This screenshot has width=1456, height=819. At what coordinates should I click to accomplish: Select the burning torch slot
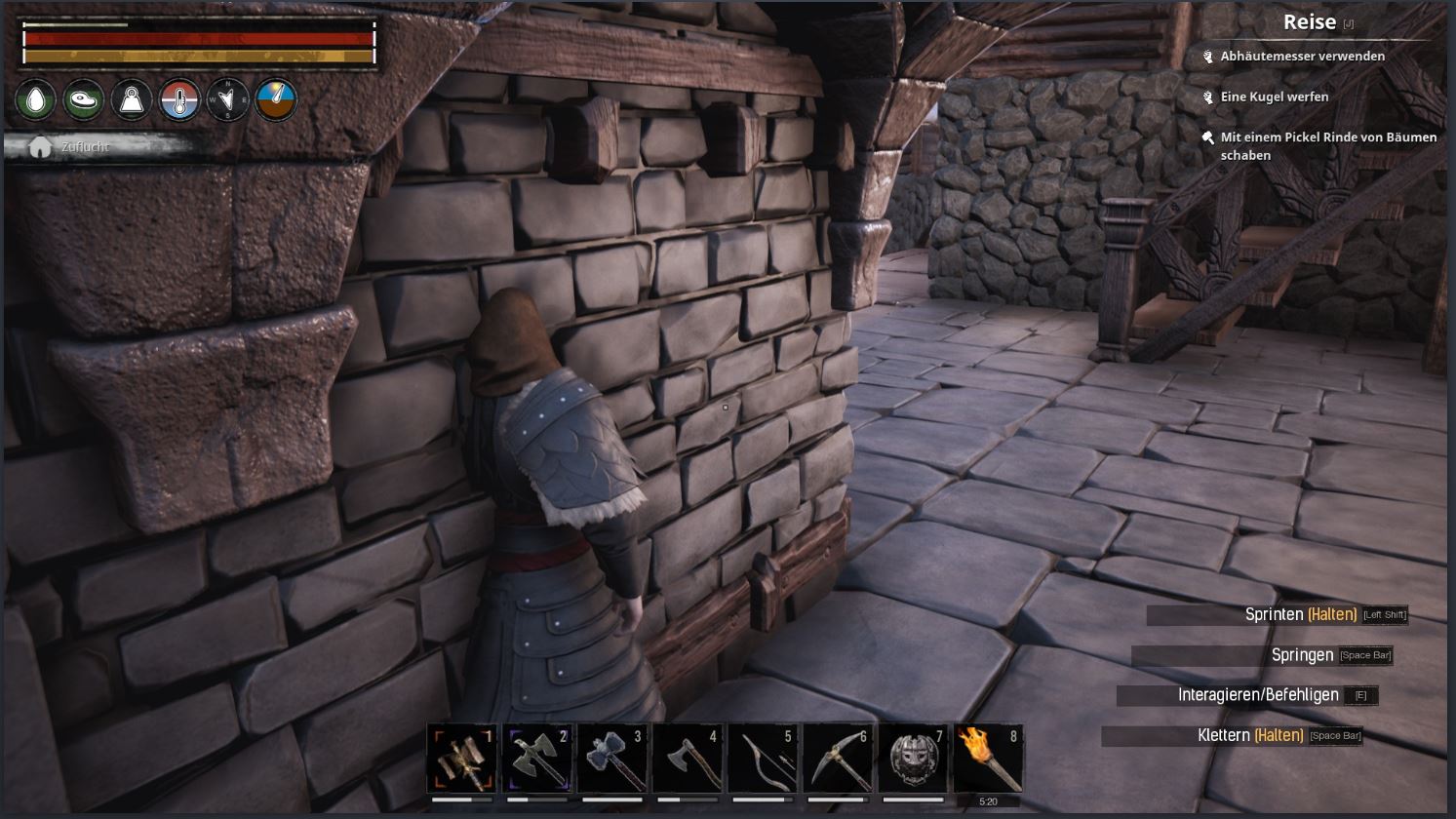pos(988,759)
